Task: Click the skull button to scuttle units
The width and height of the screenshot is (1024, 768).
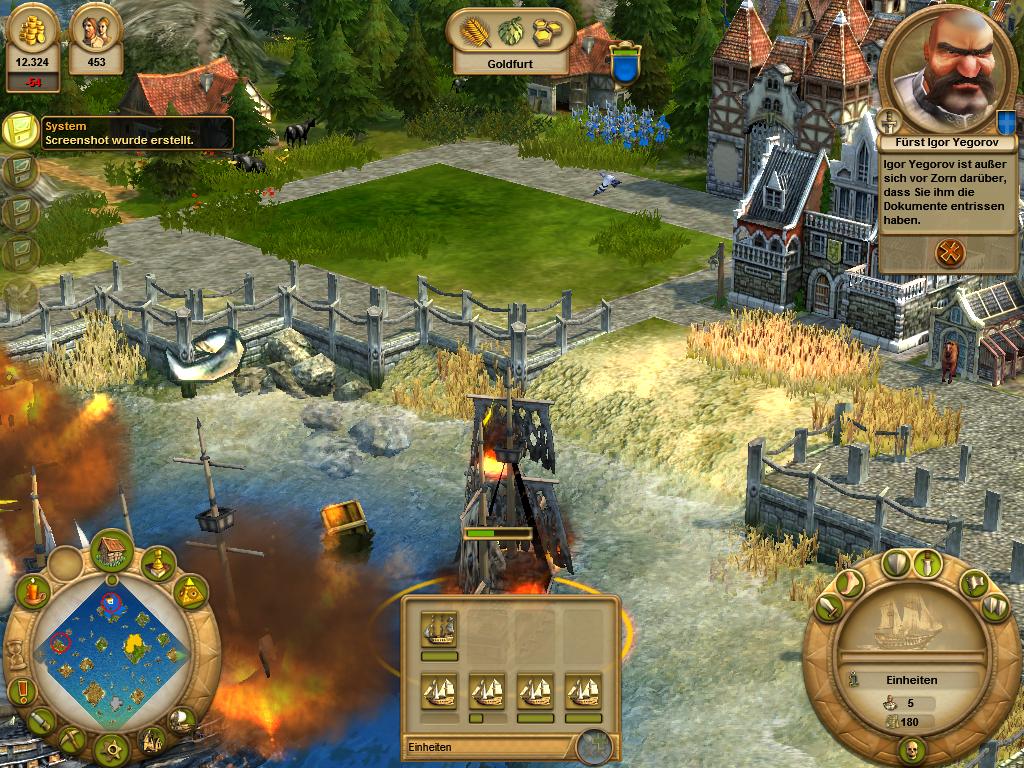Action: tap(911, 749)
